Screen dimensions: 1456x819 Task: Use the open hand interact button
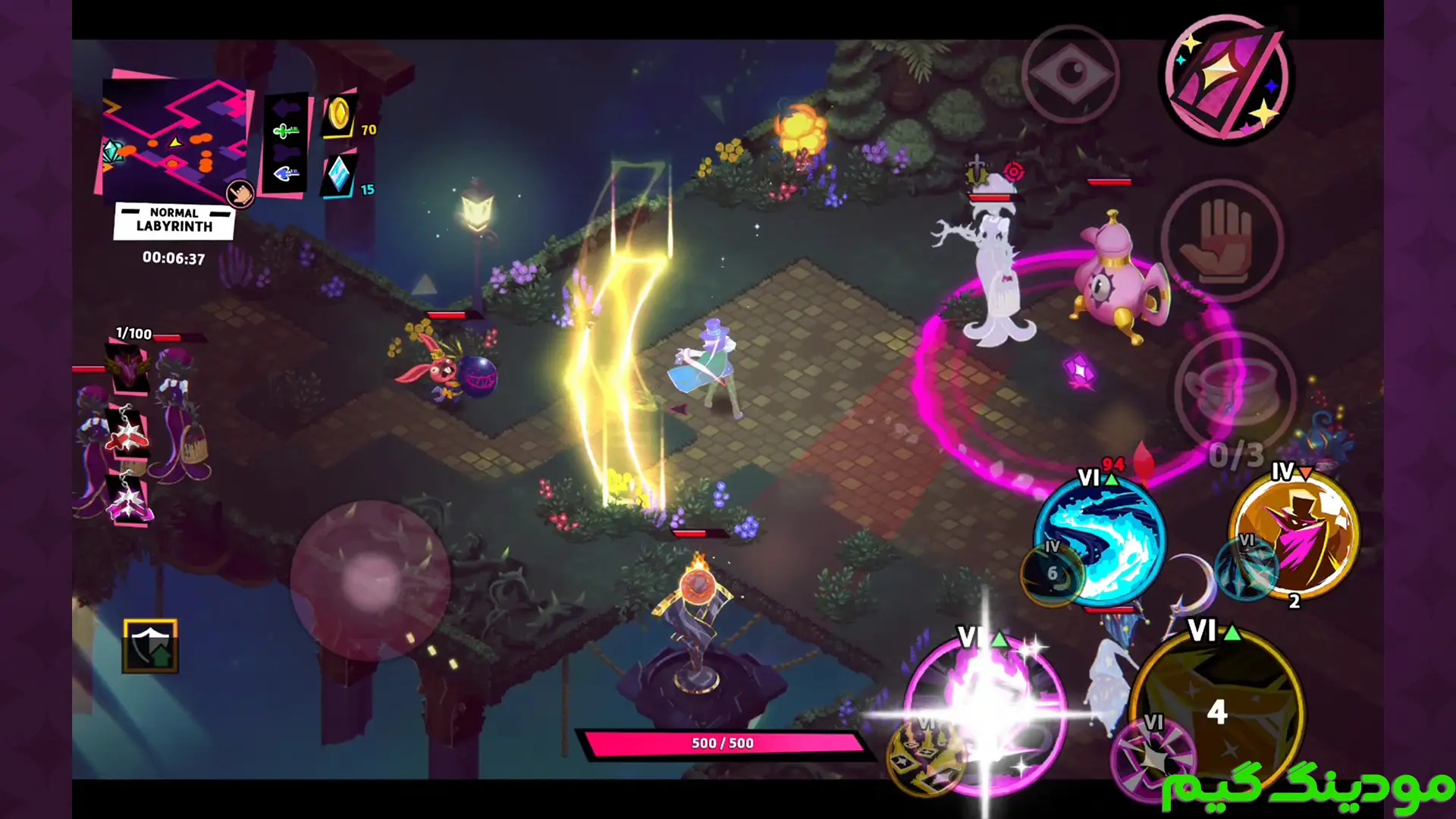[1222, 240]
